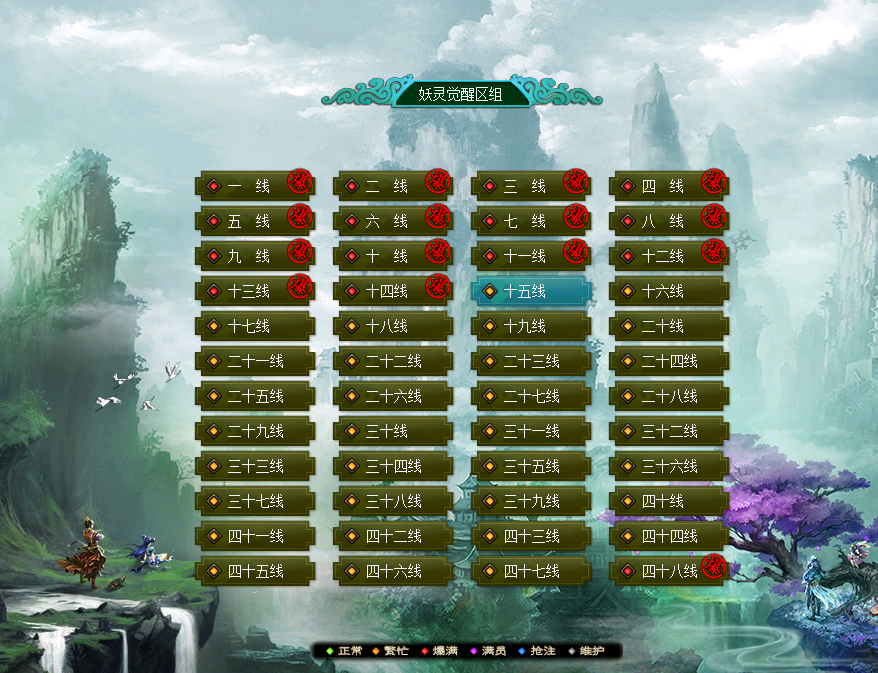This screenshot has height=673, width=878.
Task: Click the 二十线 server line
Action: pyautogui.click(x=668, y=326)
